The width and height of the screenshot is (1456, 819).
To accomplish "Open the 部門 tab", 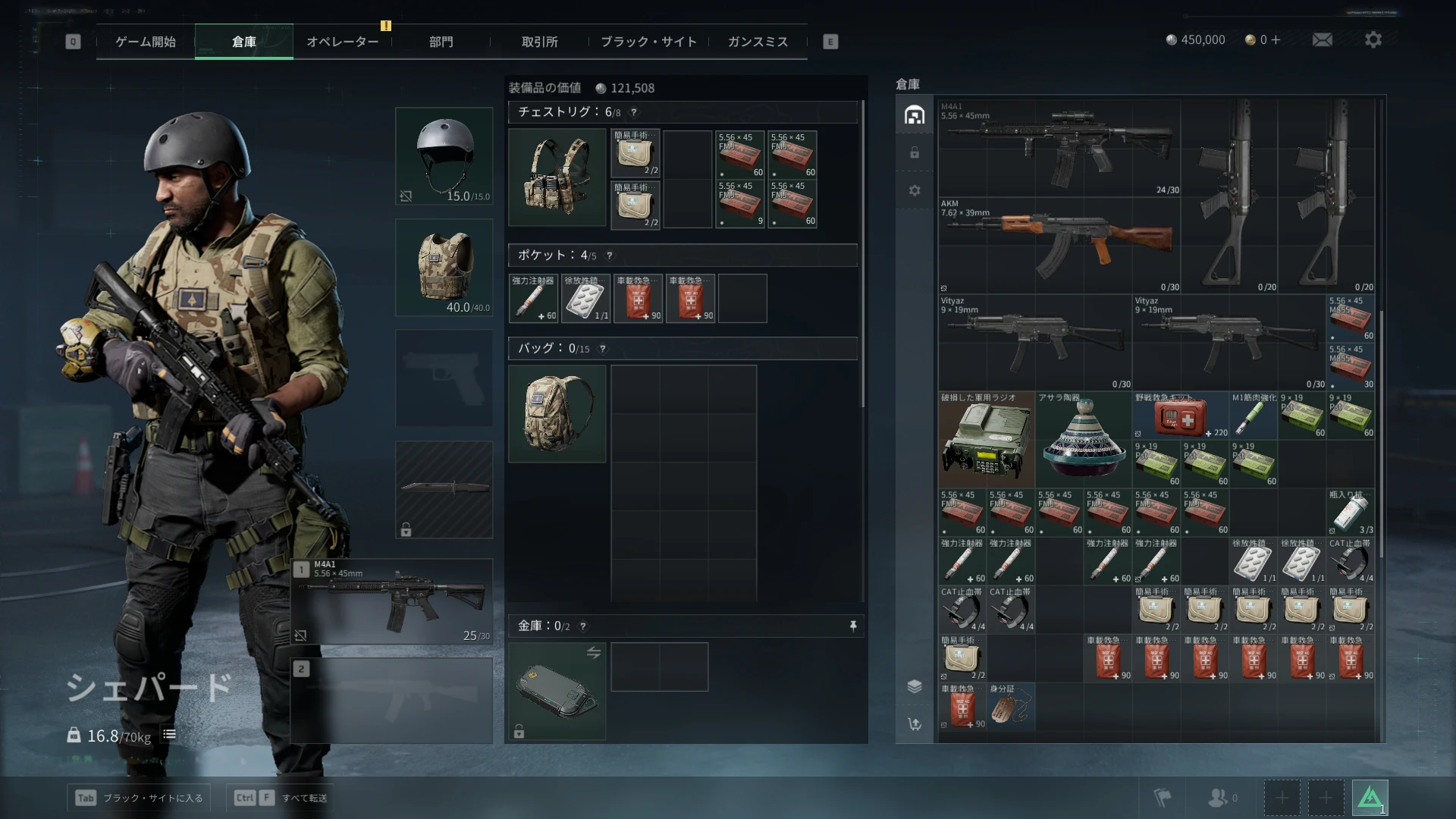I will 441,42.
